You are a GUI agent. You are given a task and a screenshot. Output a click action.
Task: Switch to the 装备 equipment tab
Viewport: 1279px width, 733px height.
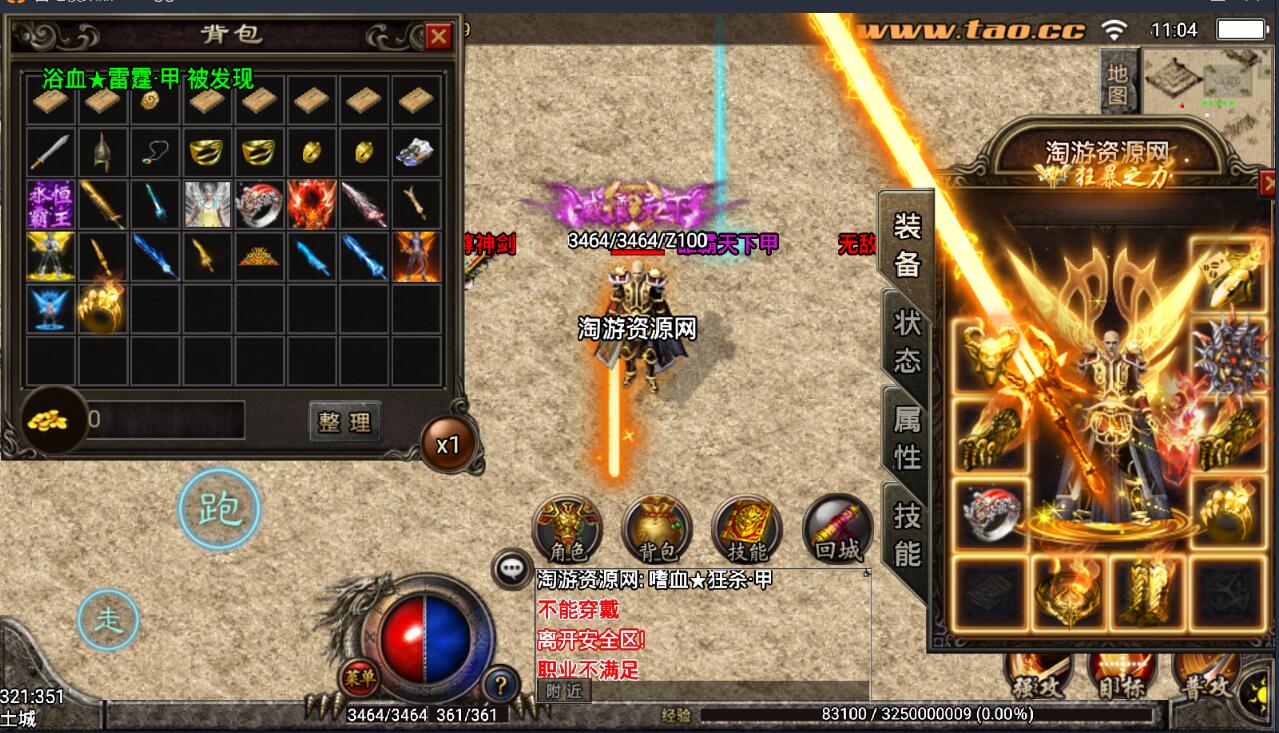(906, 244)
